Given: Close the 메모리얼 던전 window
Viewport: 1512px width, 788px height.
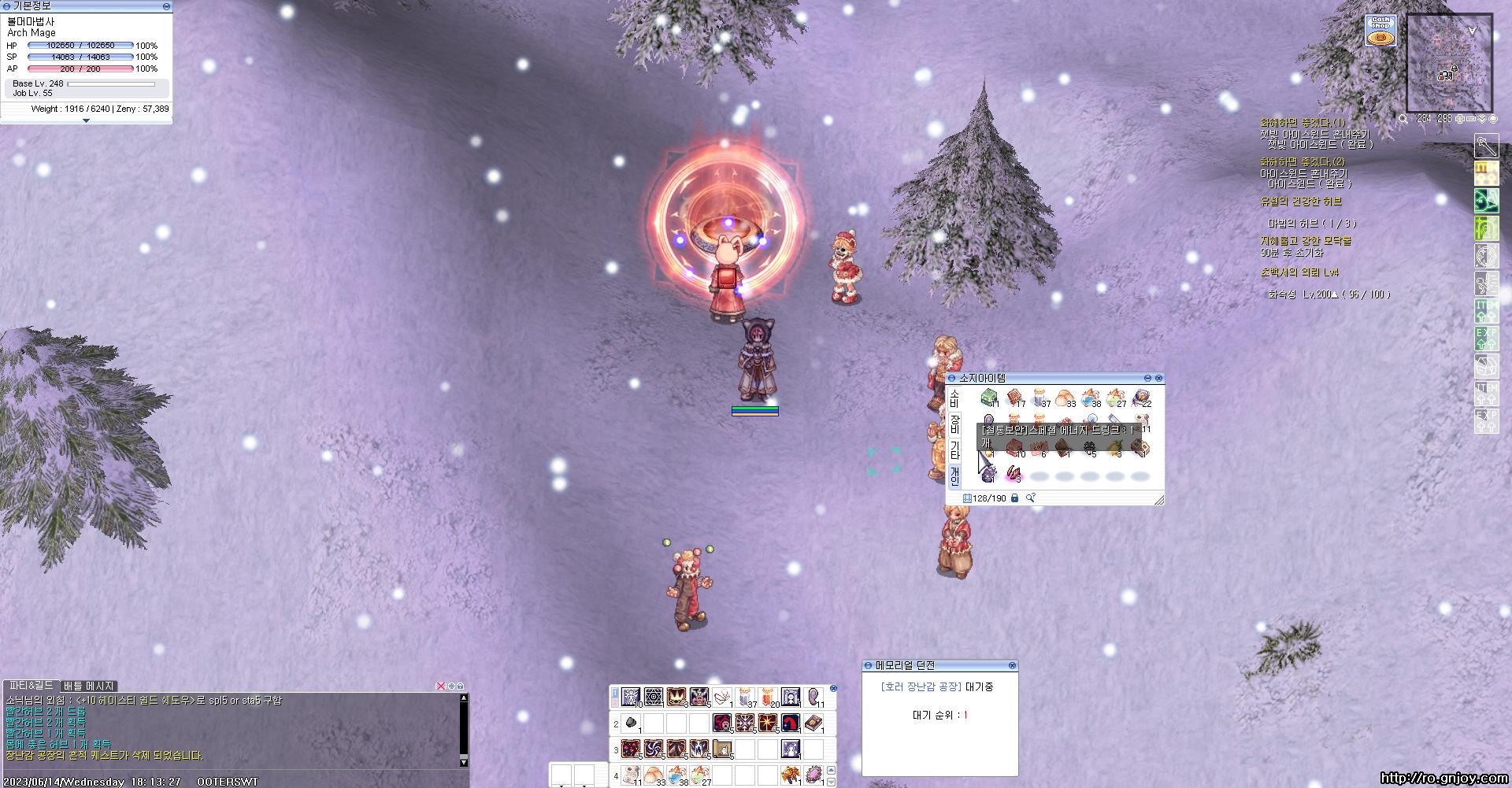Looking at the screenshot, I should (1012, 666).
